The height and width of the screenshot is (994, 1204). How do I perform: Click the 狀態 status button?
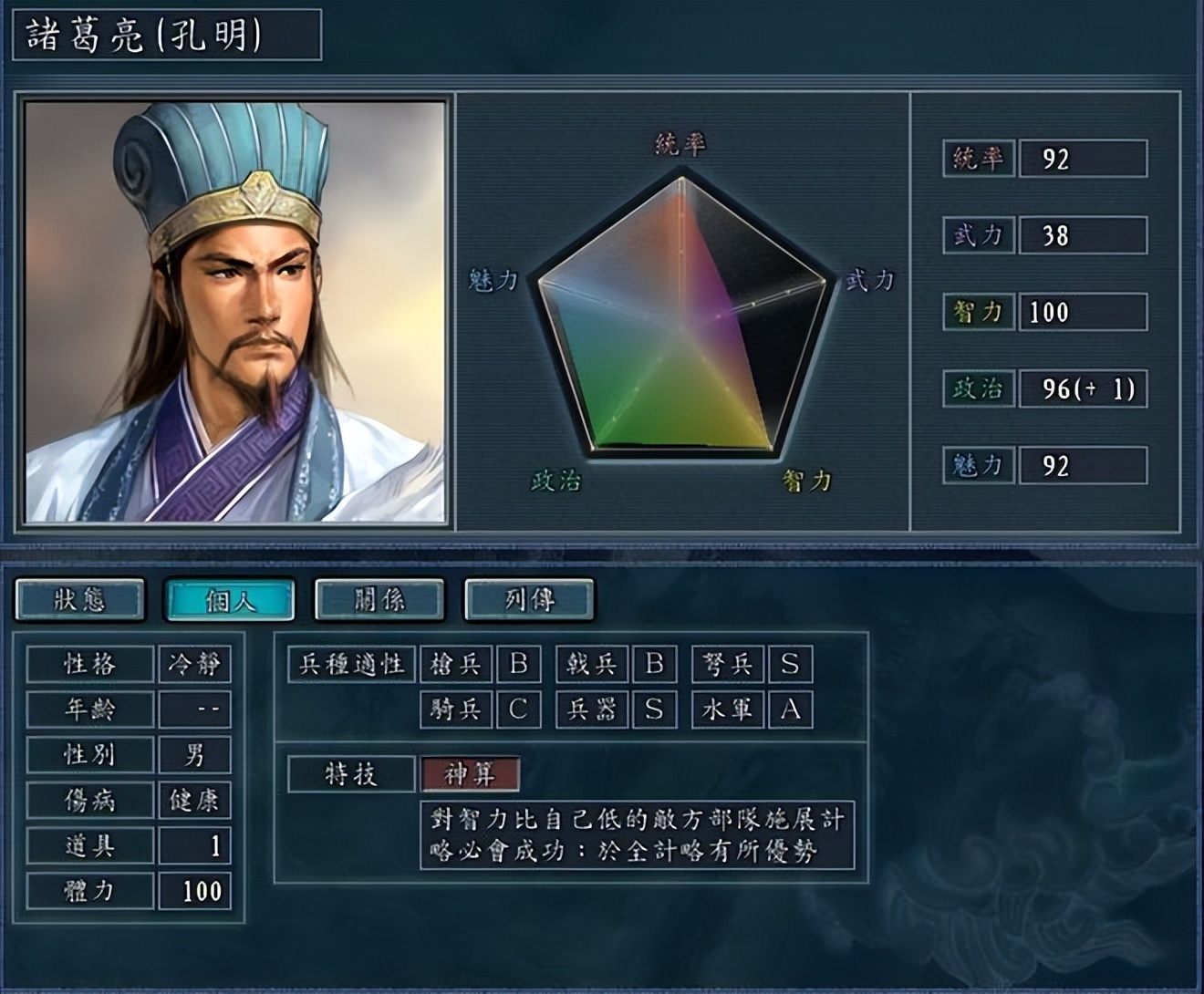click(80, 599)
